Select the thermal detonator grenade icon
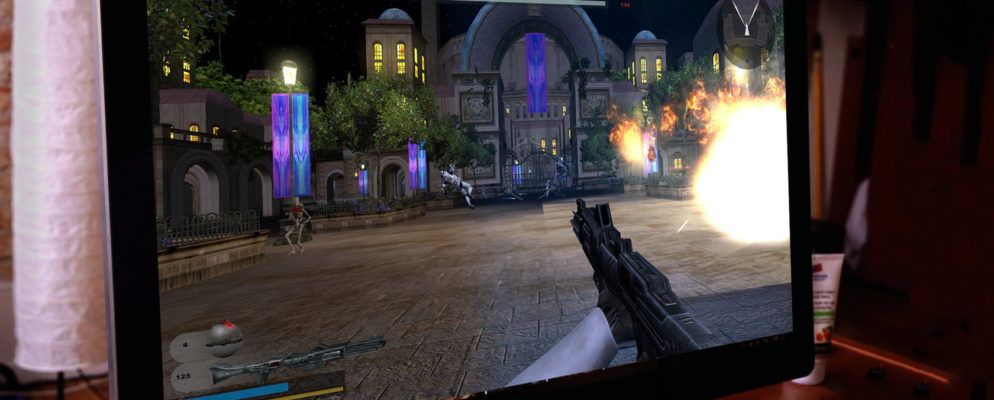Viewport: 994px width, 400px height. 224,337
